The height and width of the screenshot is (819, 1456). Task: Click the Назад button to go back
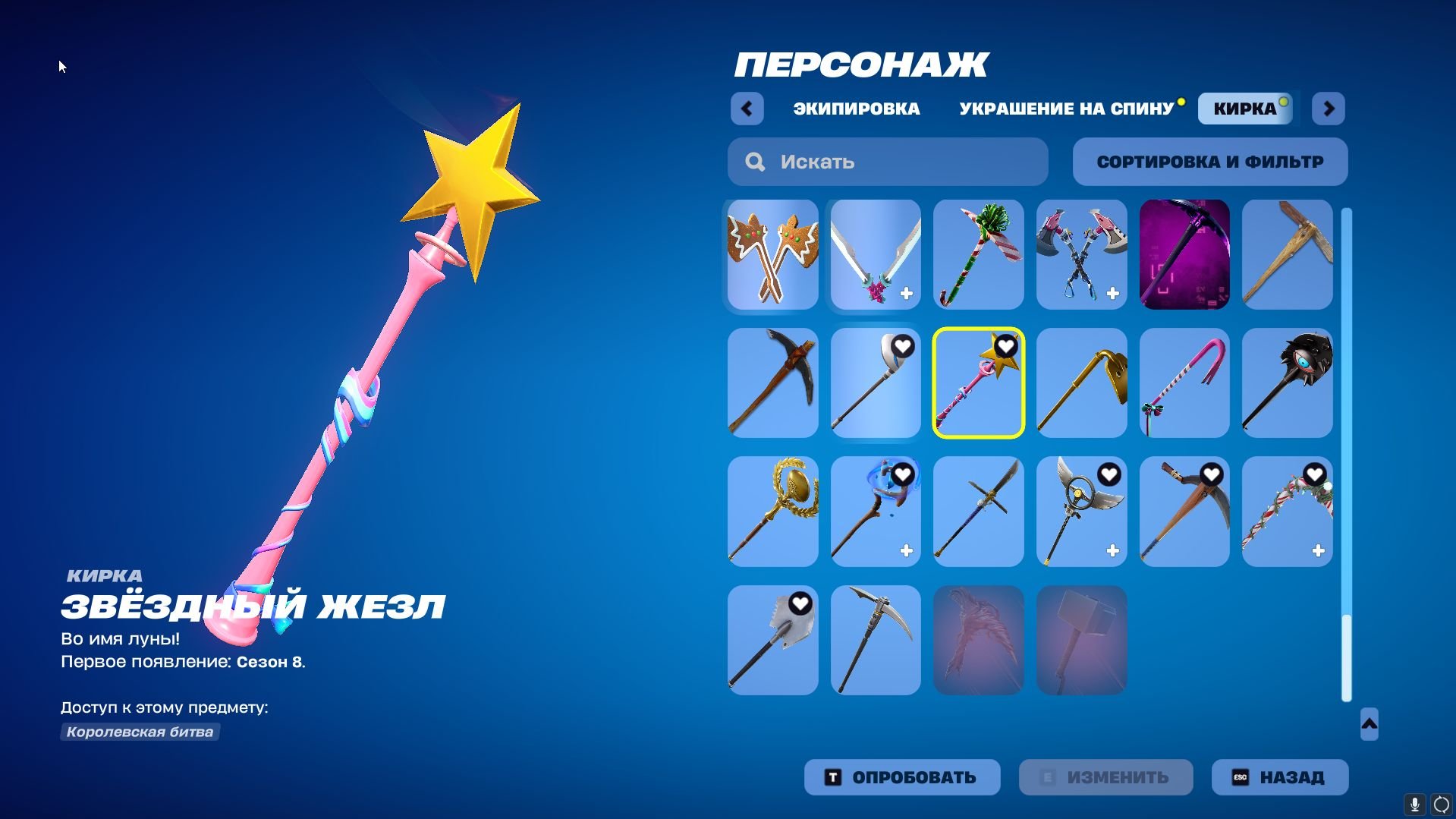[x=1279, y=776]
